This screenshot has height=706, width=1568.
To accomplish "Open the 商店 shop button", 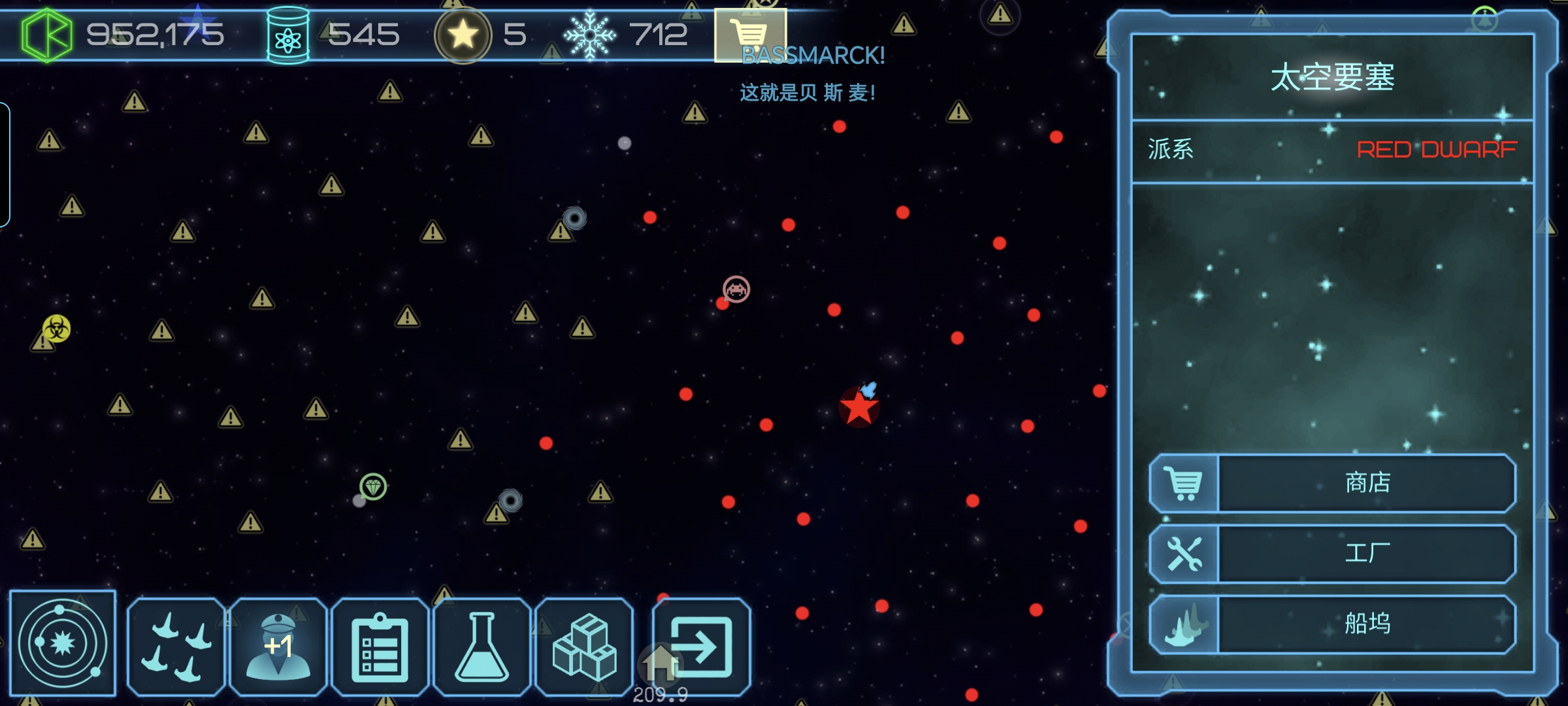I will tap(1333, 483).
